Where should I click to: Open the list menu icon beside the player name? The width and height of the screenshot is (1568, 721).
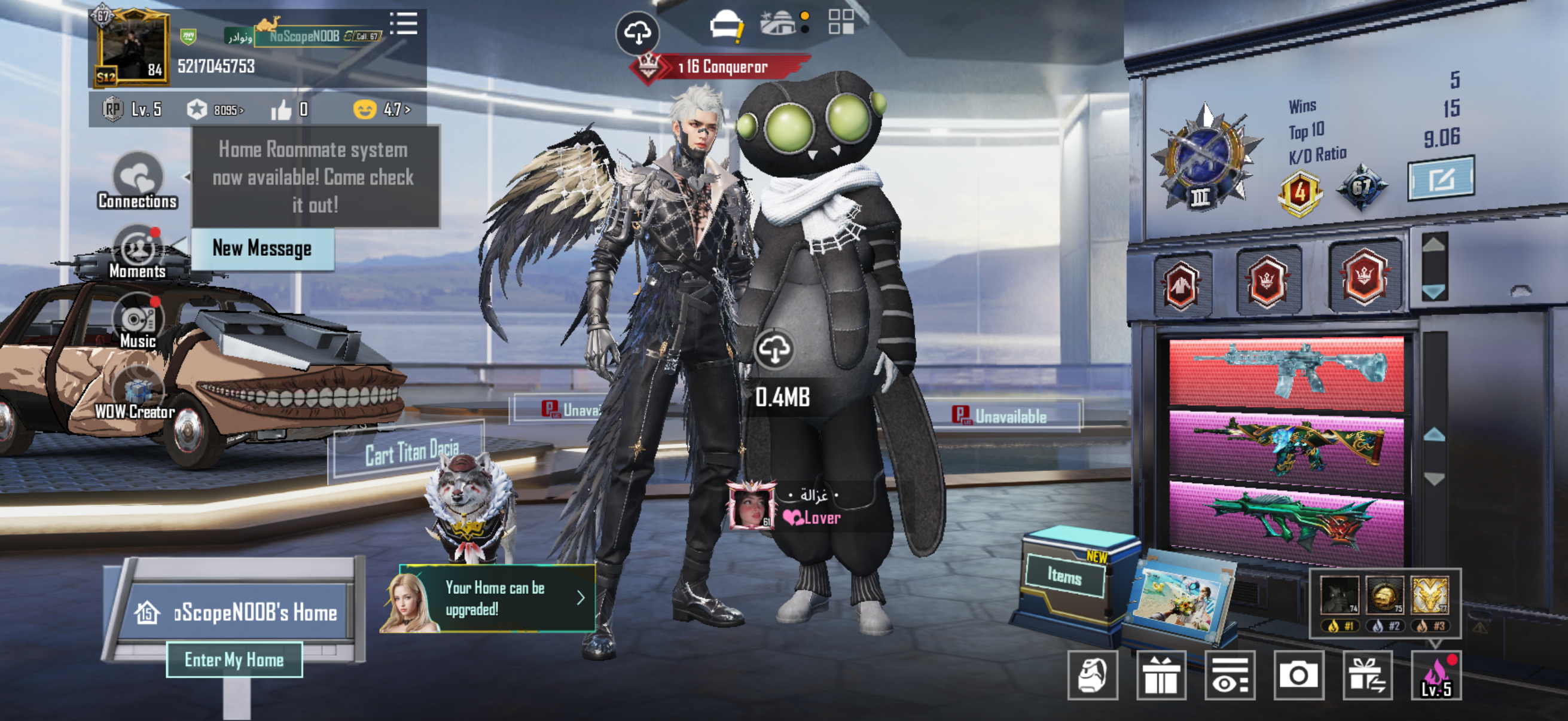pos(404,25)
